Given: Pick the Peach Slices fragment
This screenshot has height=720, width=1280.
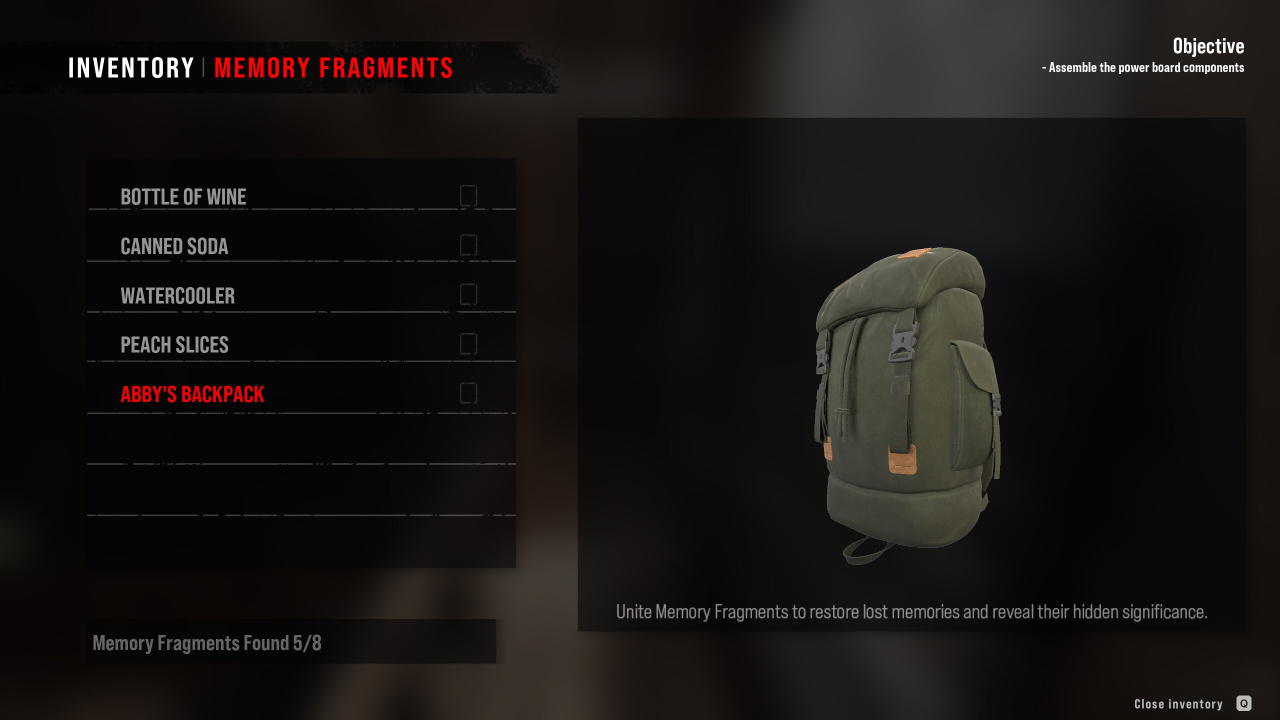Looking at the screenshot, I should tap(175, 345).
